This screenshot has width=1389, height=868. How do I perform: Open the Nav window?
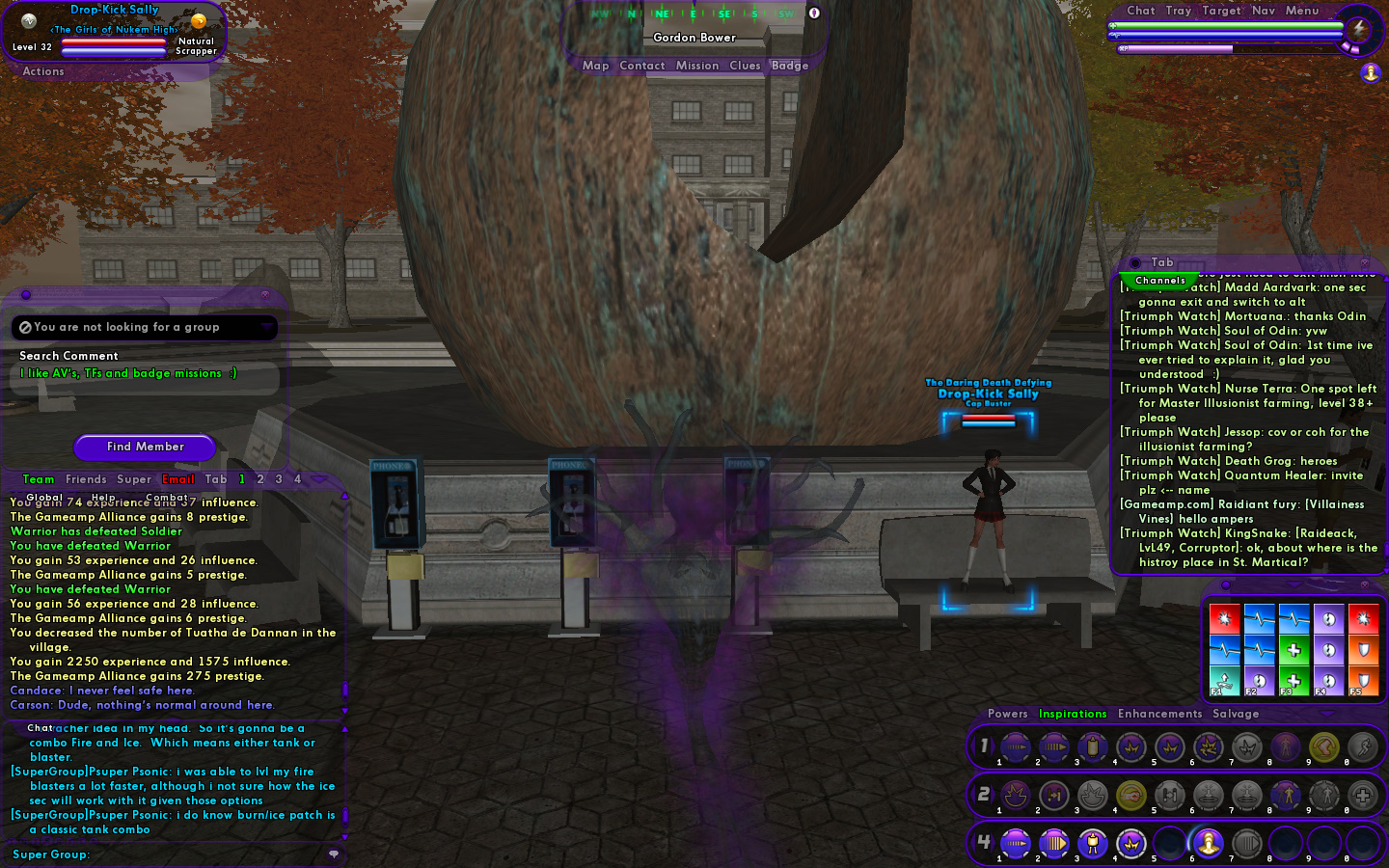[1263, 11]
